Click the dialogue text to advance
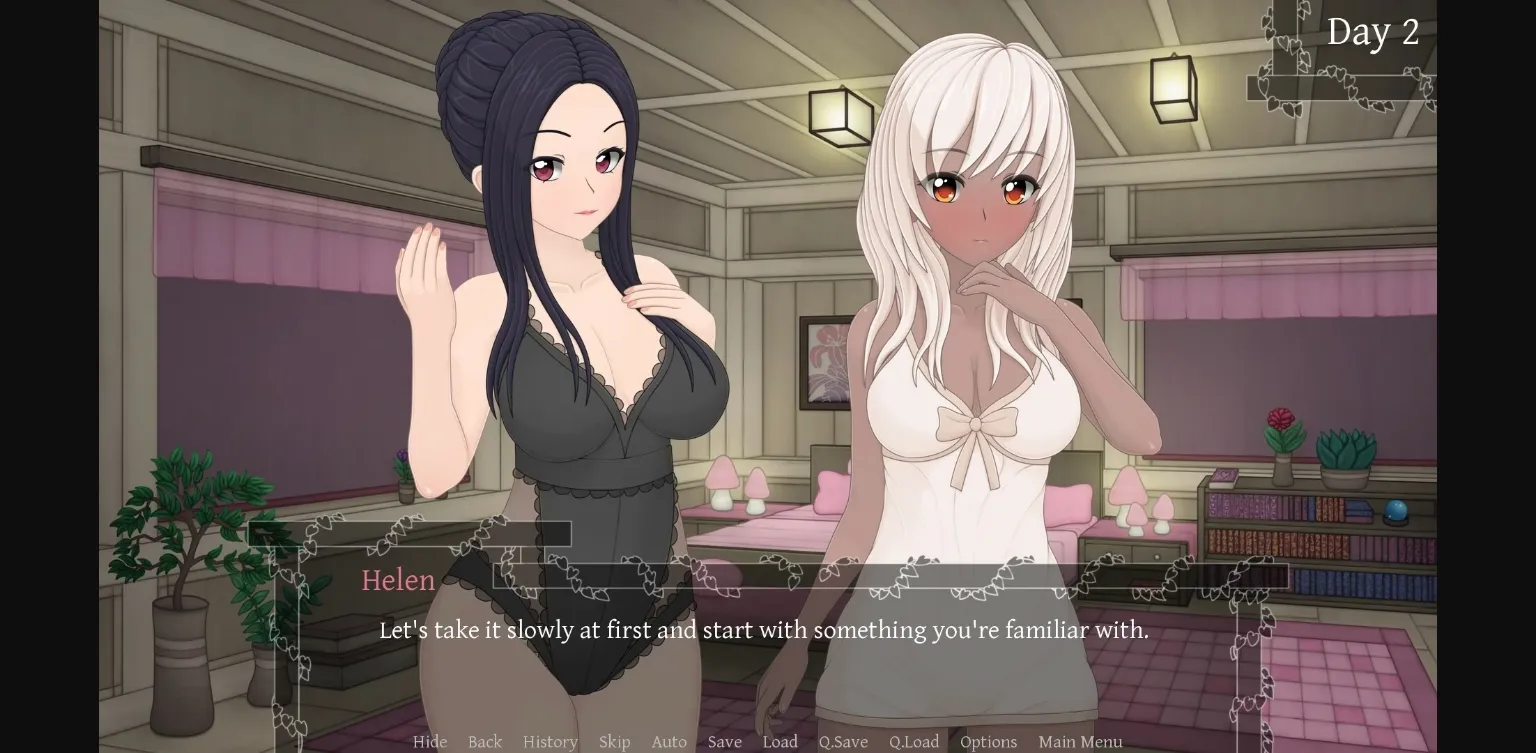Screen dimensions: 1536x753 (764, 631)
